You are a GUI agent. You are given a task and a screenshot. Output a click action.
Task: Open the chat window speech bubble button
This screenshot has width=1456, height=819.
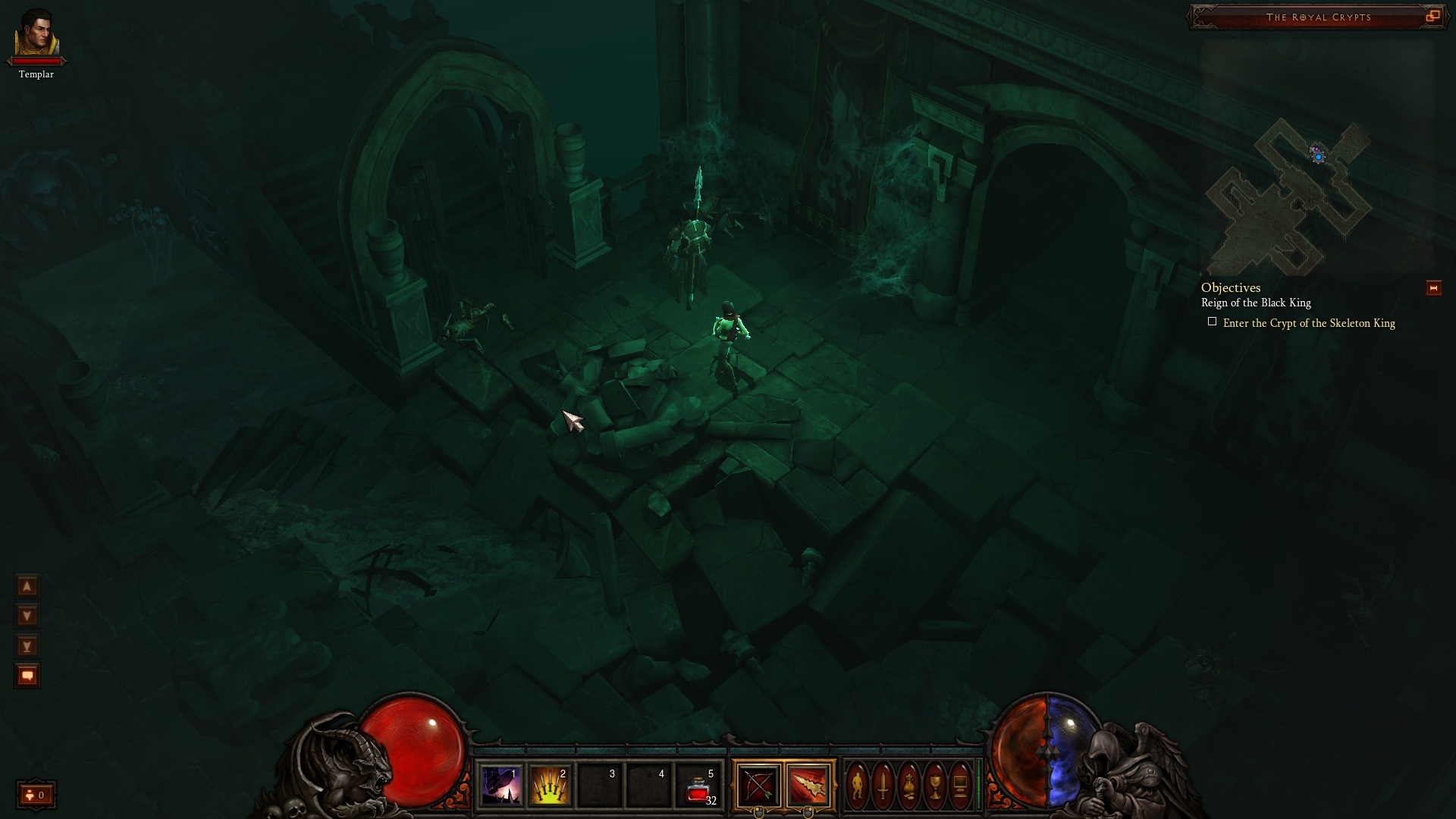[27, 676]
